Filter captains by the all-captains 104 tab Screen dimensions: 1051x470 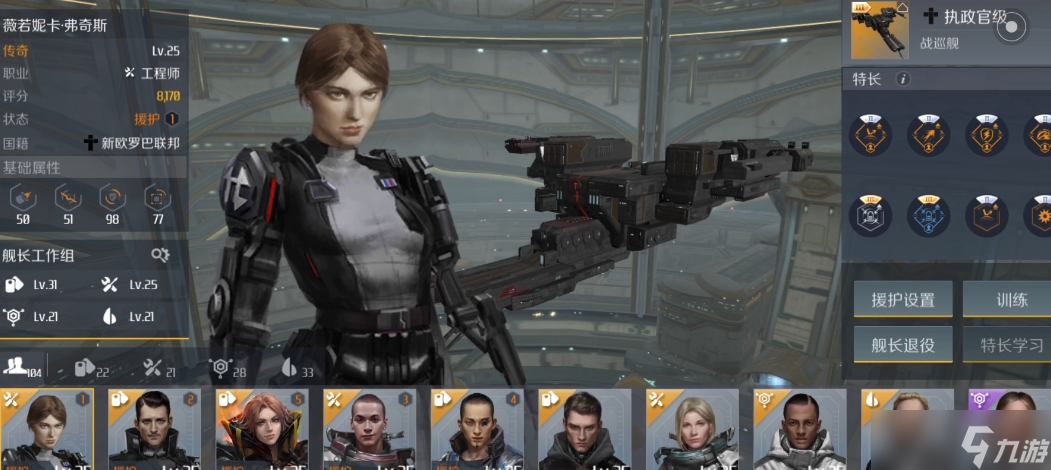[22, 368]
